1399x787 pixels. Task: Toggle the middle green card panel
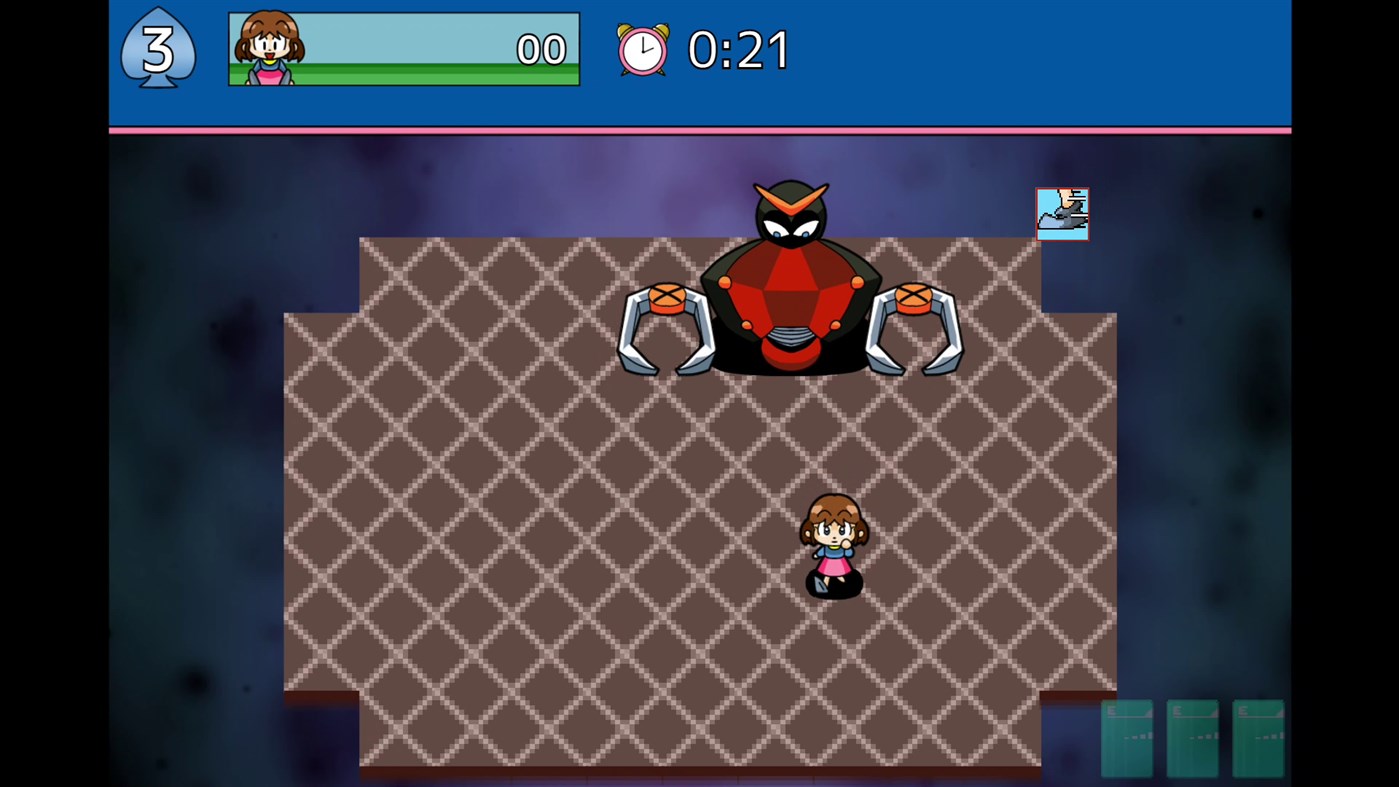(1192, 738)
